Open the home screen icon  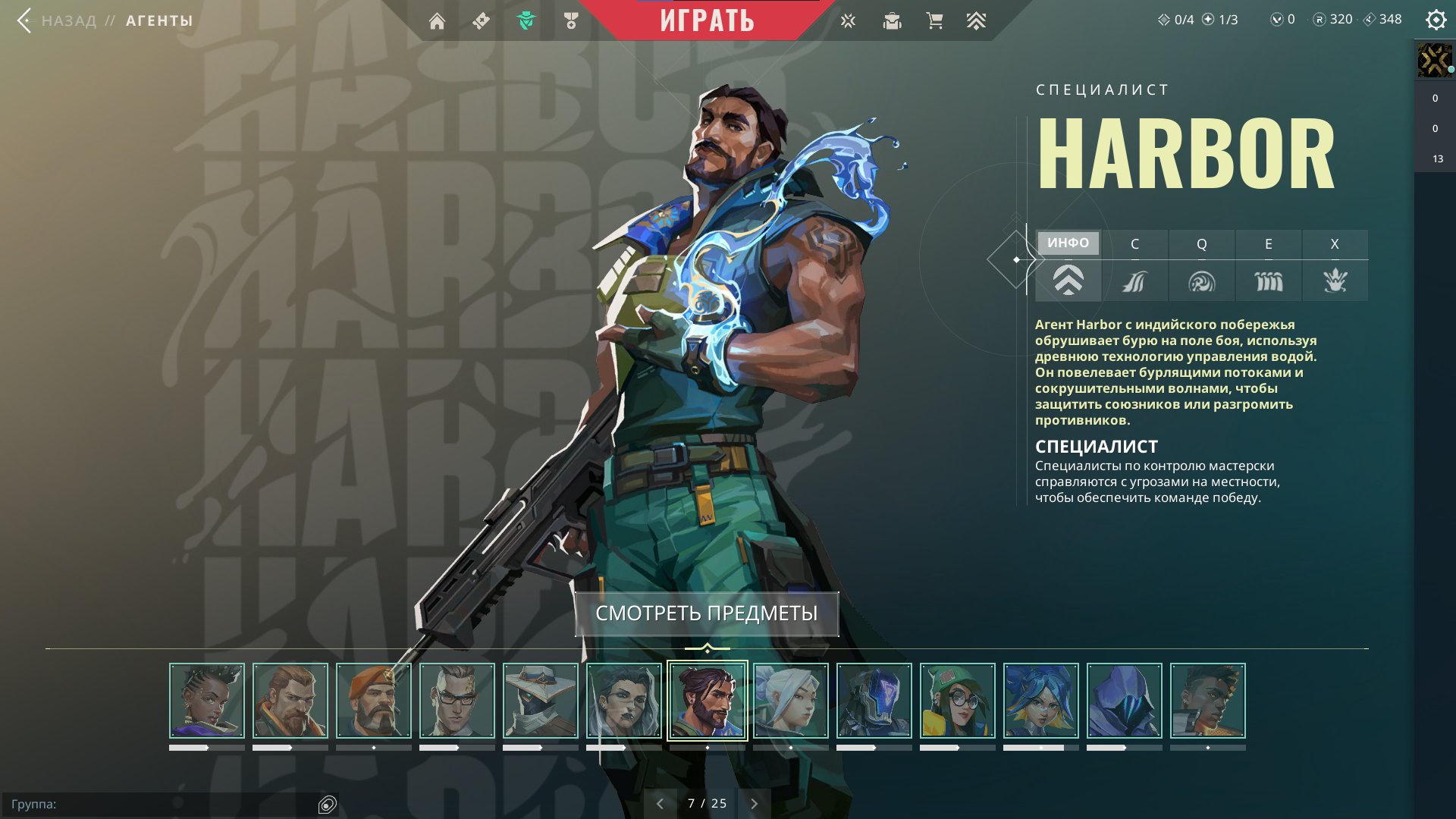[x=437, y=21]
